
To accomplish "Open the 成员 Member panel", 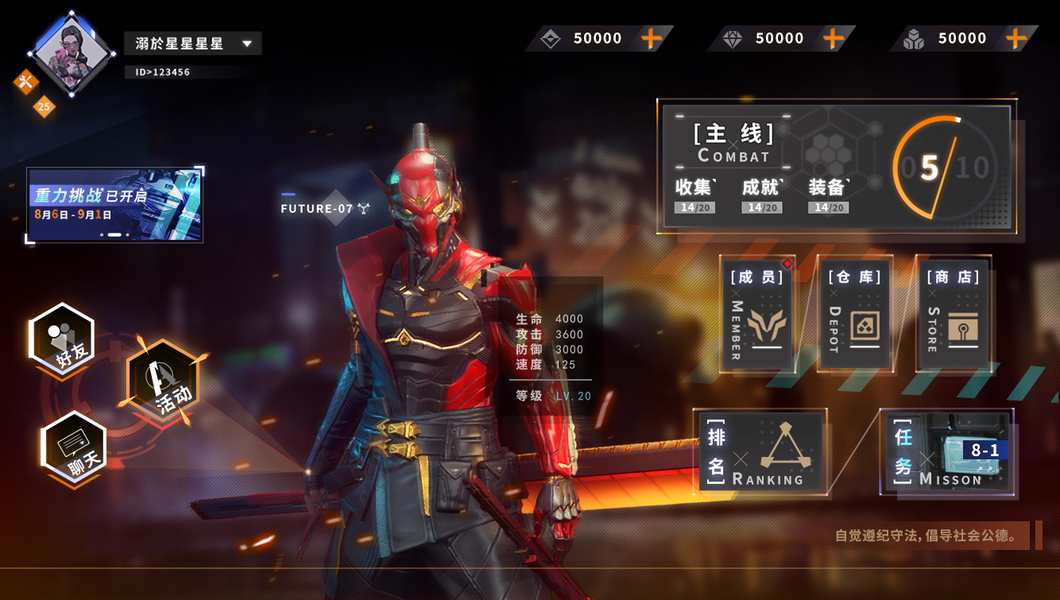I will pyautogui.click(x=758, y=314).
